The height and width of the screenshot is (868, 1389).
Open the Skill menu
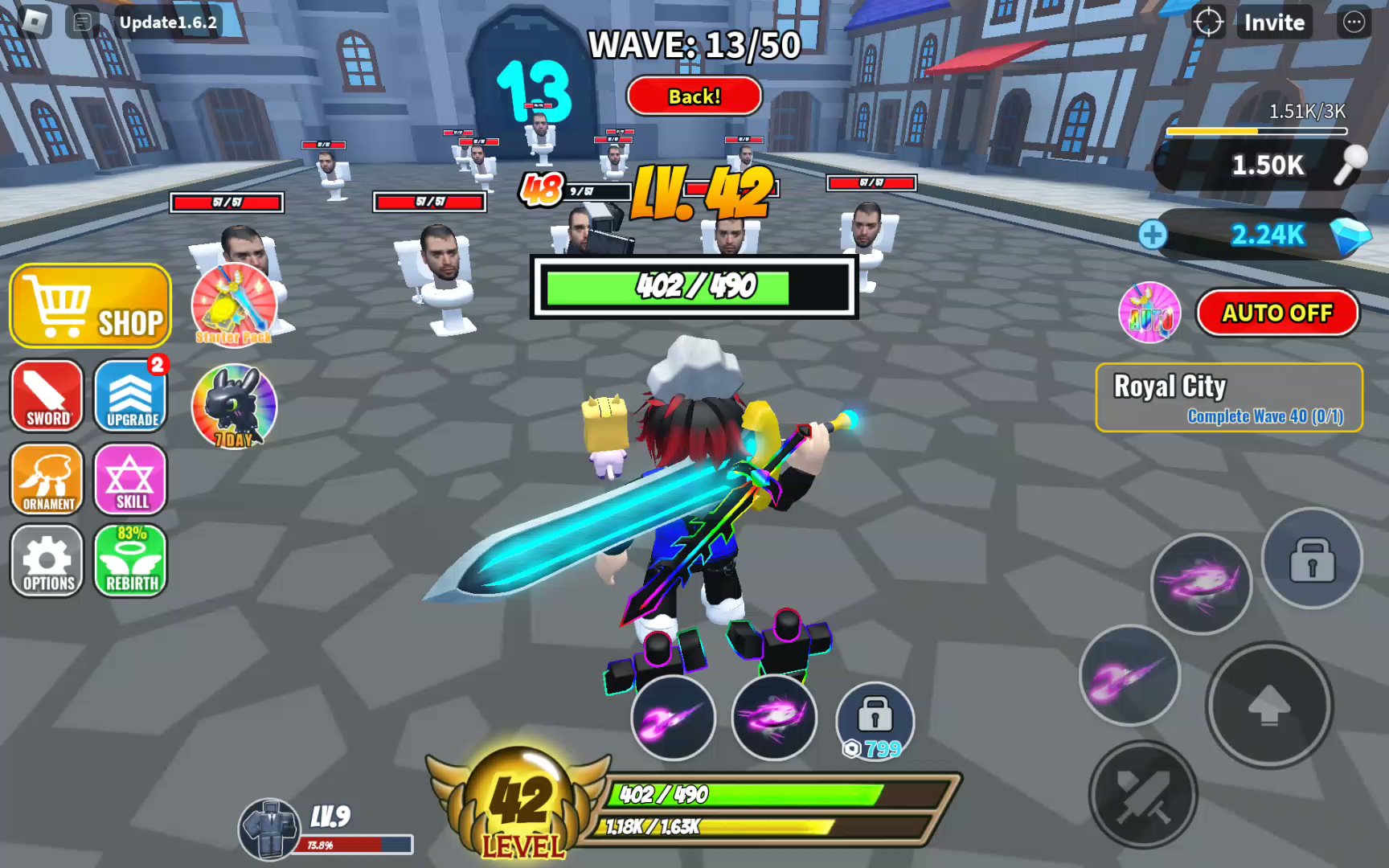coord(131,479)
